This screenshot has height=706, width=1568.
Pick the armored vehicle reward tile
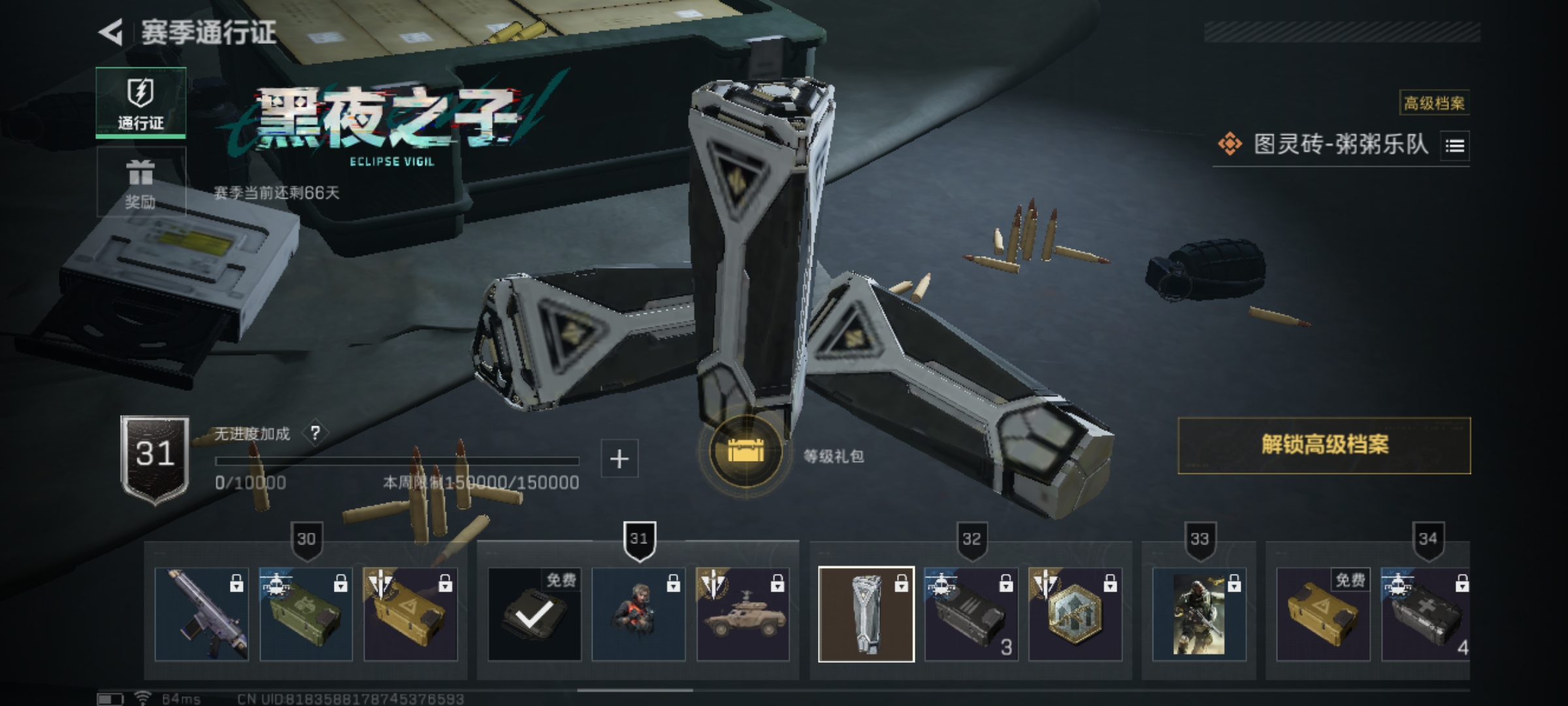743,614
